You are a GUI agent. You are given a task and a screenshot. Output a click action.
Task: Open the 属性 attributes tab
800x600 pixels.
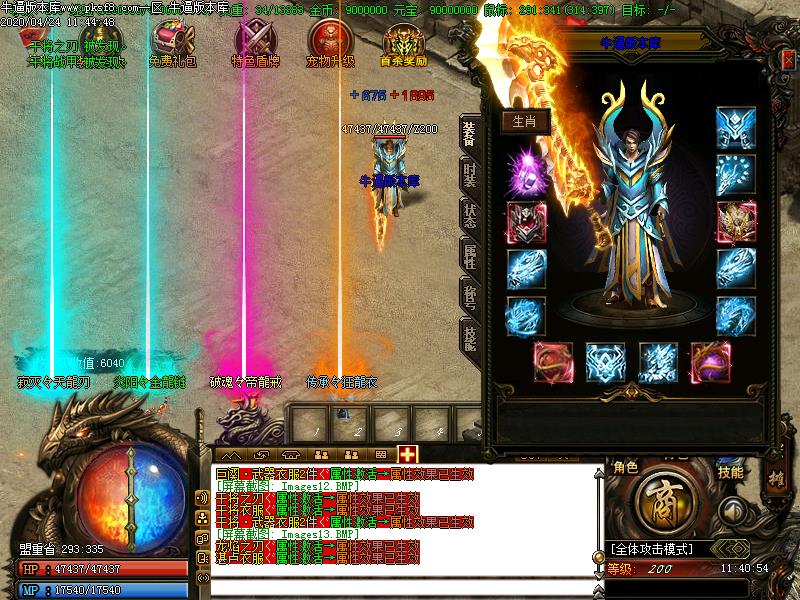coord(470,256)
